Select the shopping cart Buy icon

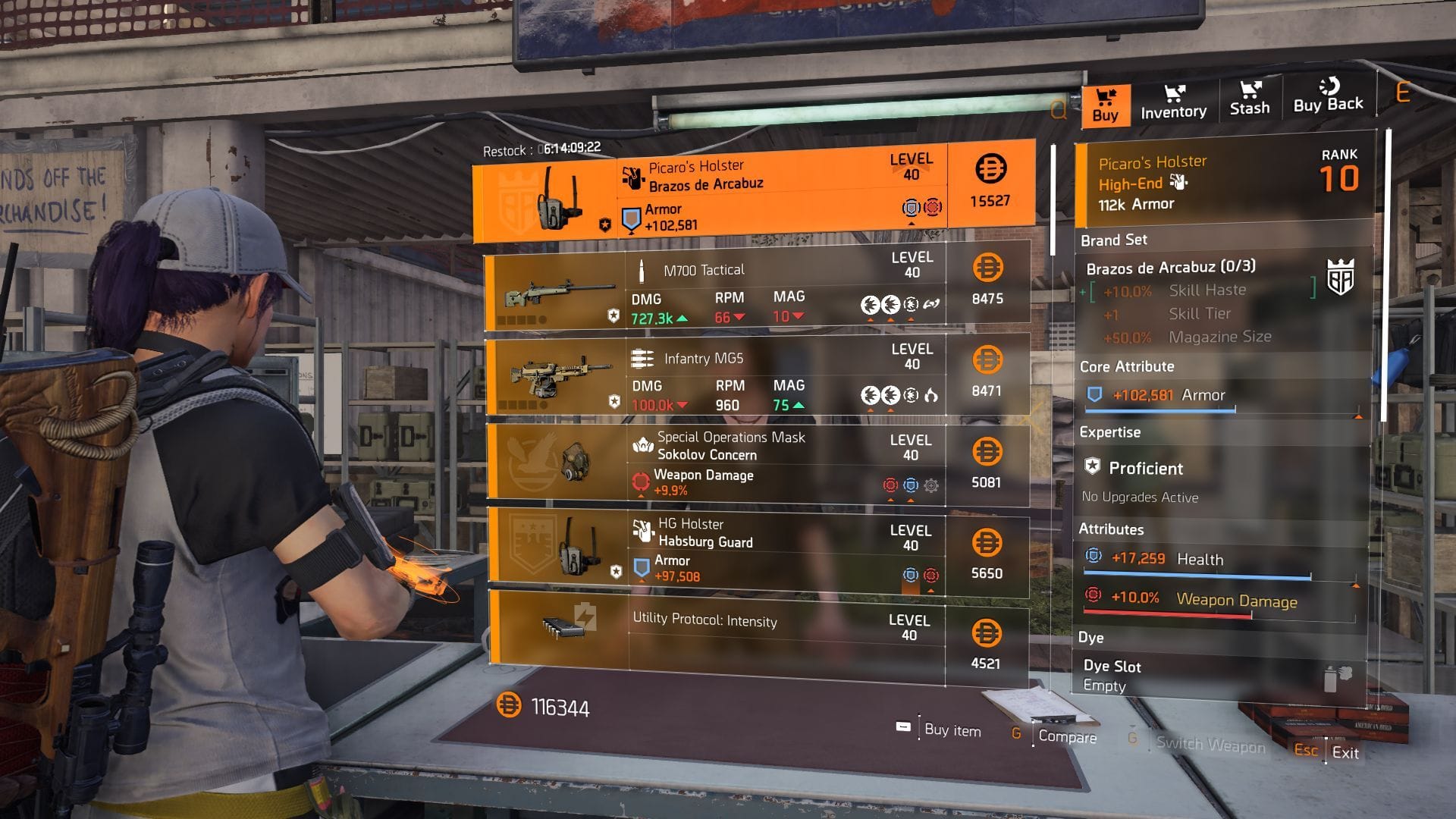coord(1106,99)
